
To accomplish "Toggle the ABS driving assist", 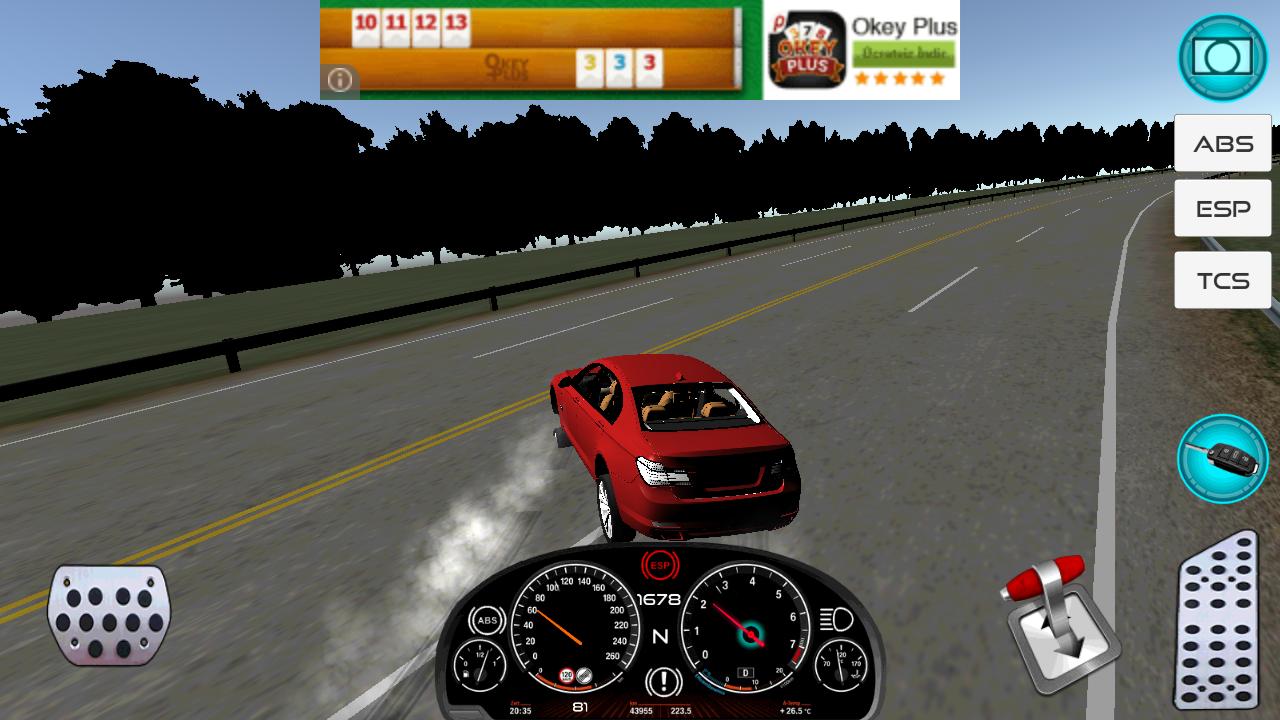I will click(x=1222, y=142).
